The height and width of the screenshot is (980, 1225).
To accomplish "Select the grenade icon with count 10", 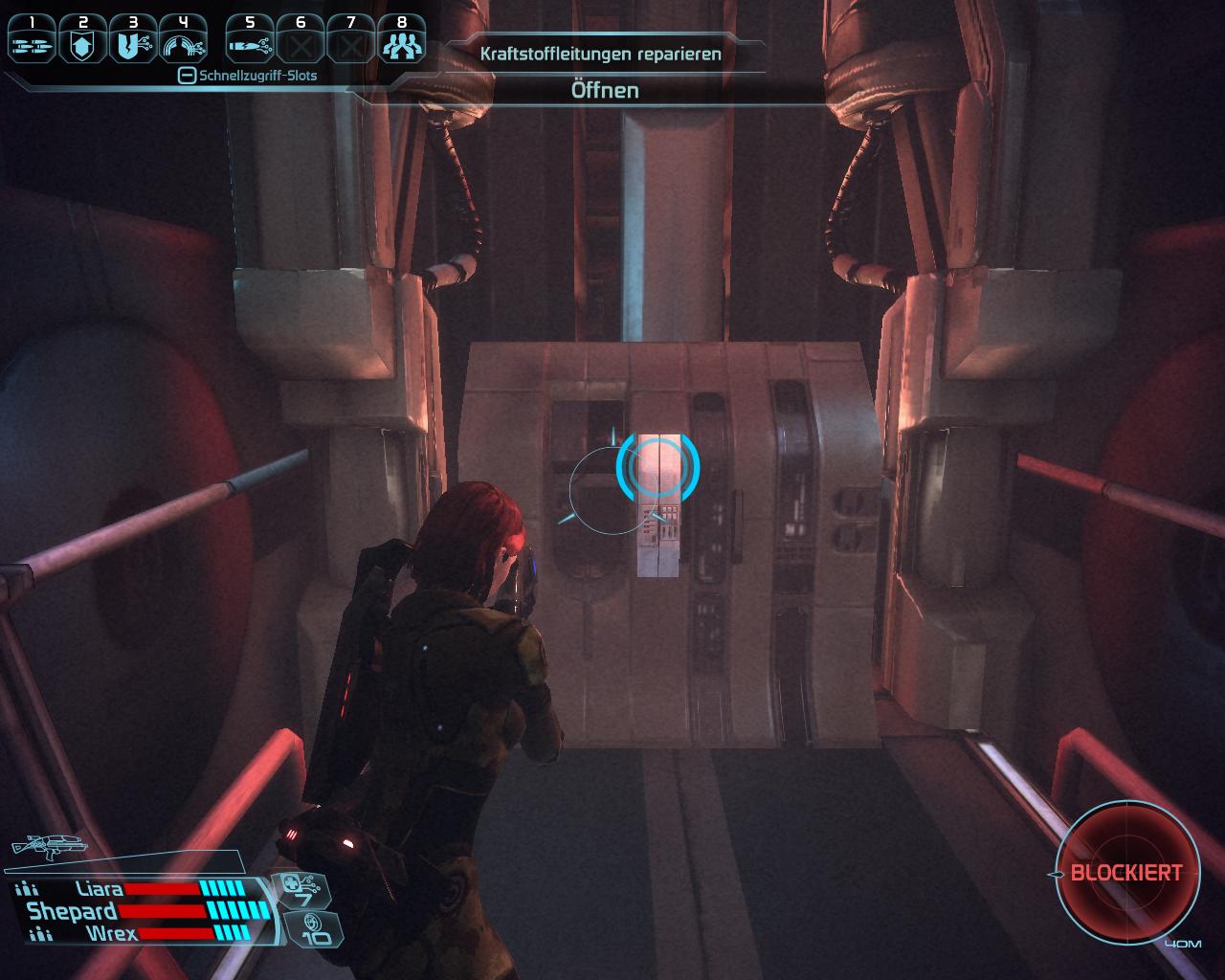I will pos(312,927).
